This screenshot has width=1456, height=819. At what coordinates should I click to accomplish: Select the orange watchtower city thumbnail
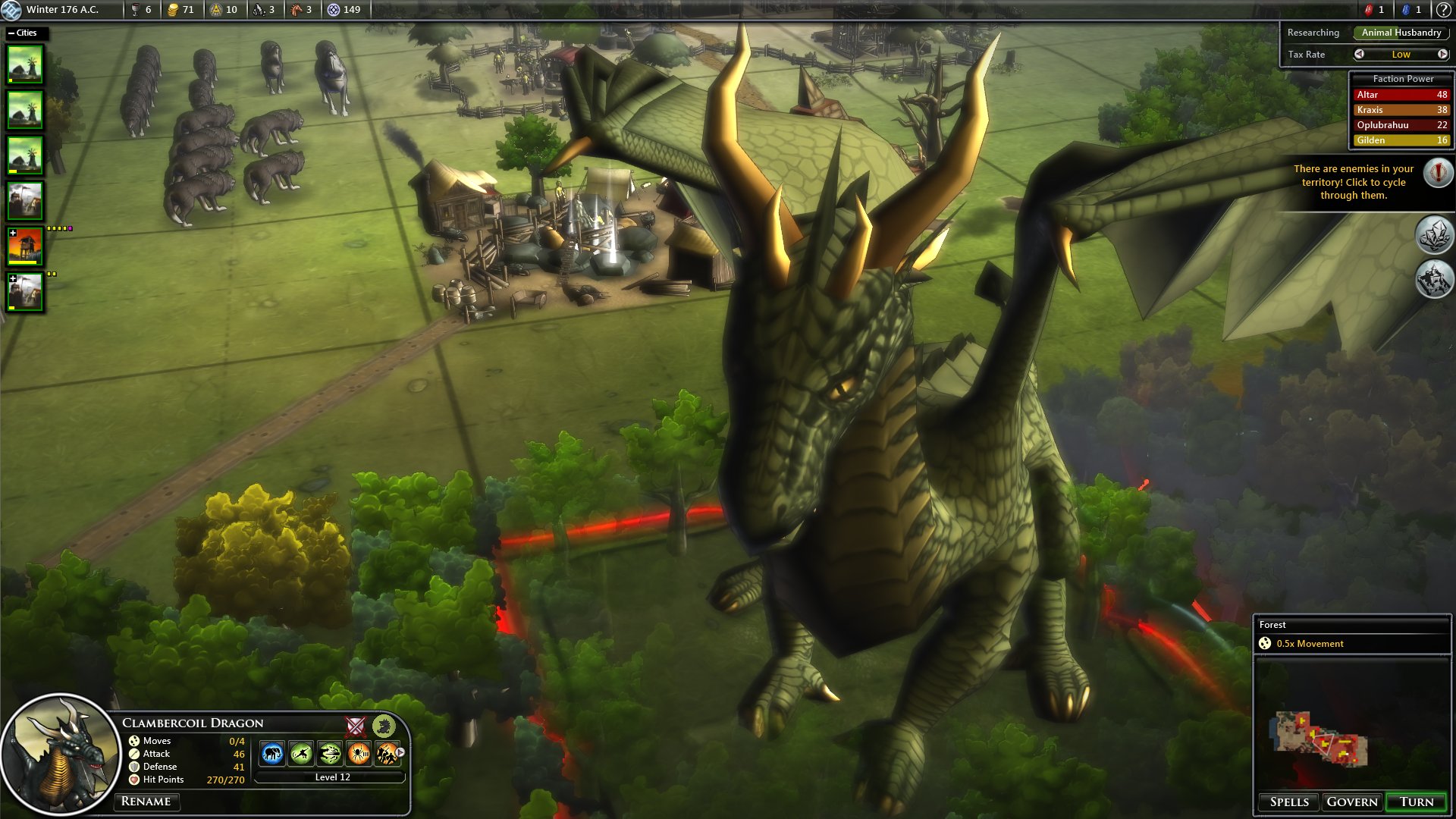(x=26, y=246)
